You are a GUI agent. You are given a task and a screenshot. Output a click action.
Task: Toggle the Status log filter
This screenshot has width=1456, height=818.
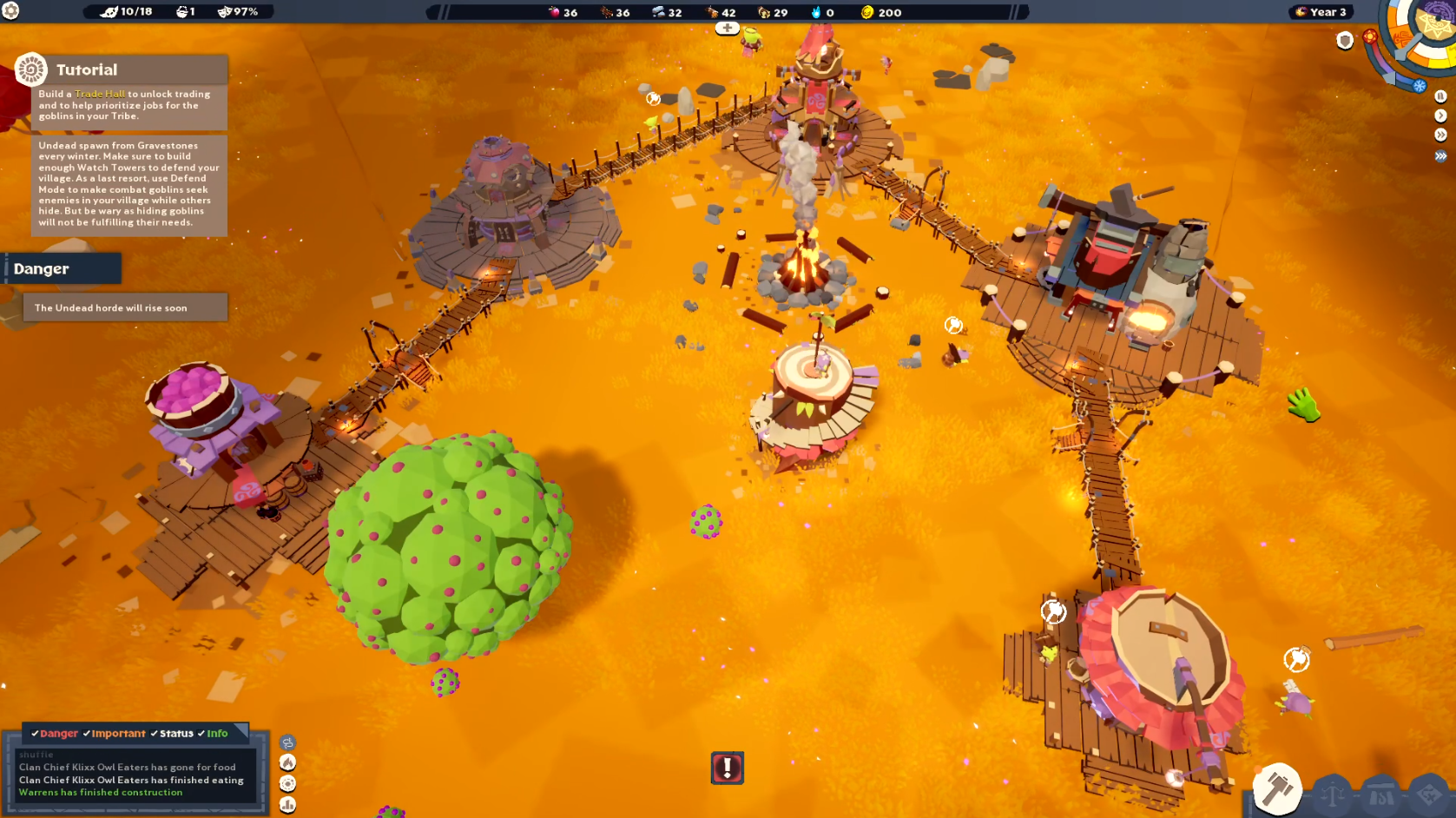pyautogui.click(x=172, y=734)
